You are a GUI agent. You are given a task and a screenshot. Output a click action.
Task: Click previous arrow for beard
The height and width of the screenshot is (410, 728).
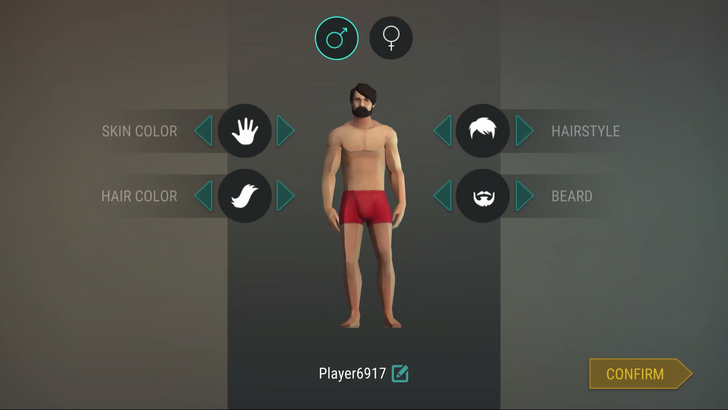coord(442,196)
